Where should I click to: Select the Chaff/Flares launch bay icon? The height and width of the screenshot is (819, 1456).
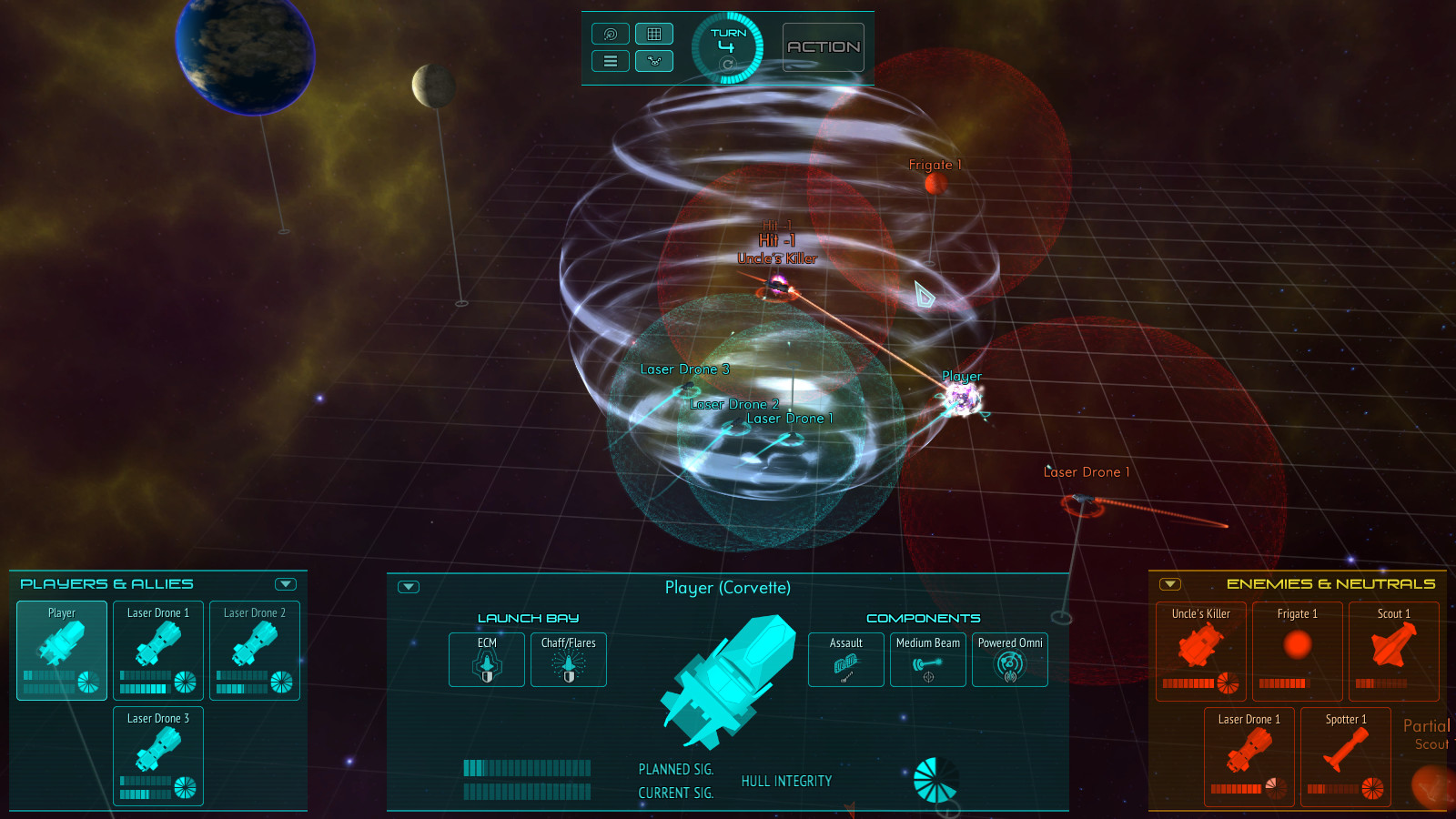coord(568,660)
